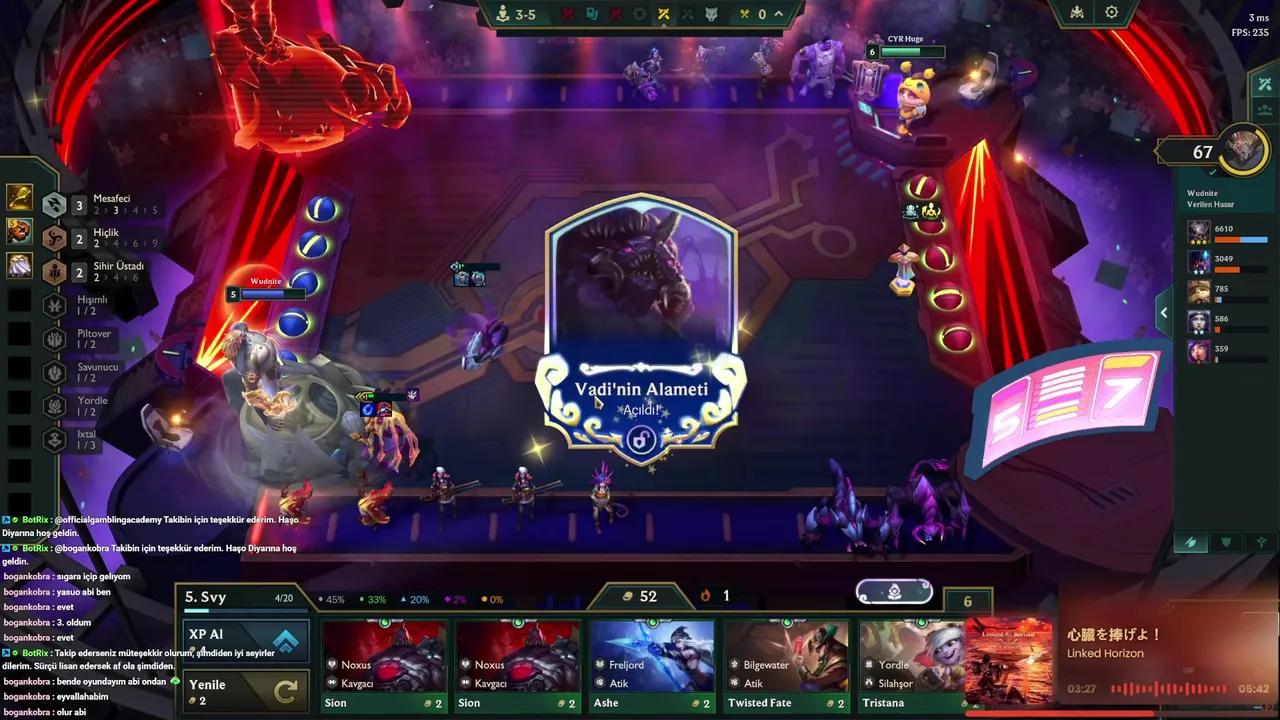Click the wolf round icon on the timeline
1280x720 pixels.
pos(710,14)
